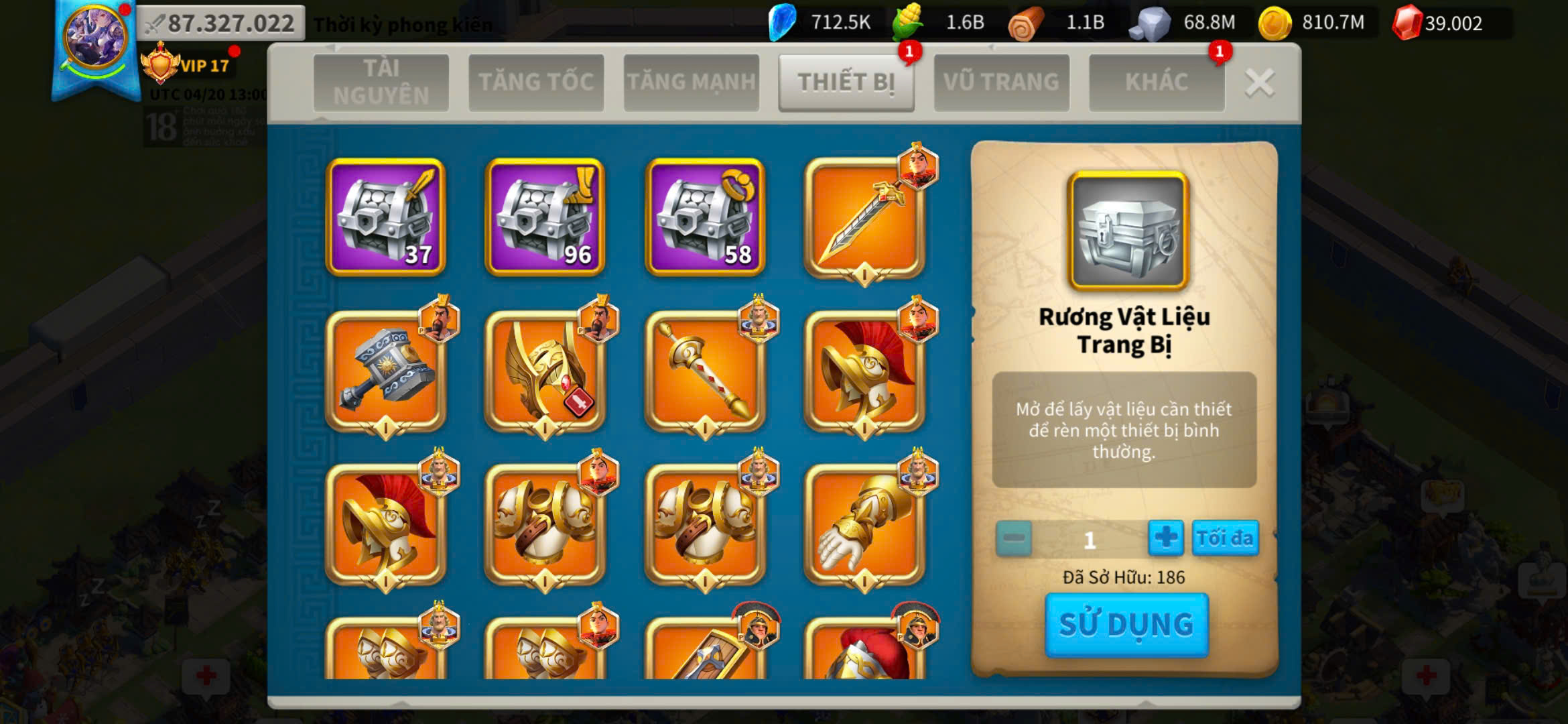The width and height of the screenshot is (1568, 724).
Task: Select the golden gauntlet arm slot
Action: pos(864,524)
